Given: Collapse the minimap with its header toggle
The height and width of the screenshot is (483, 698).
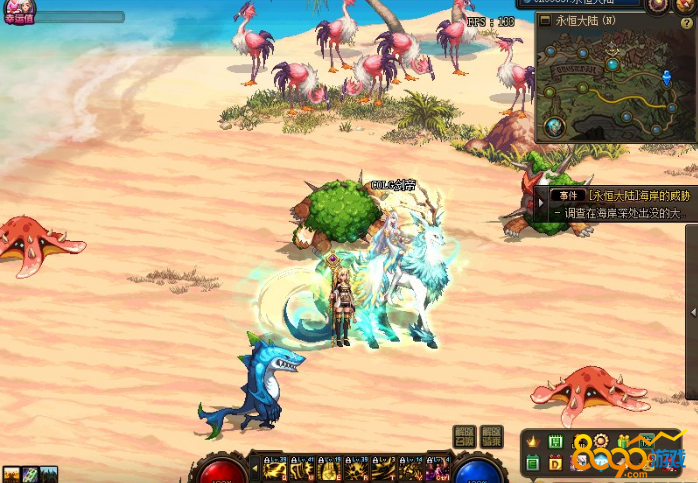Looking at the screenshot, I should [544, 20].
